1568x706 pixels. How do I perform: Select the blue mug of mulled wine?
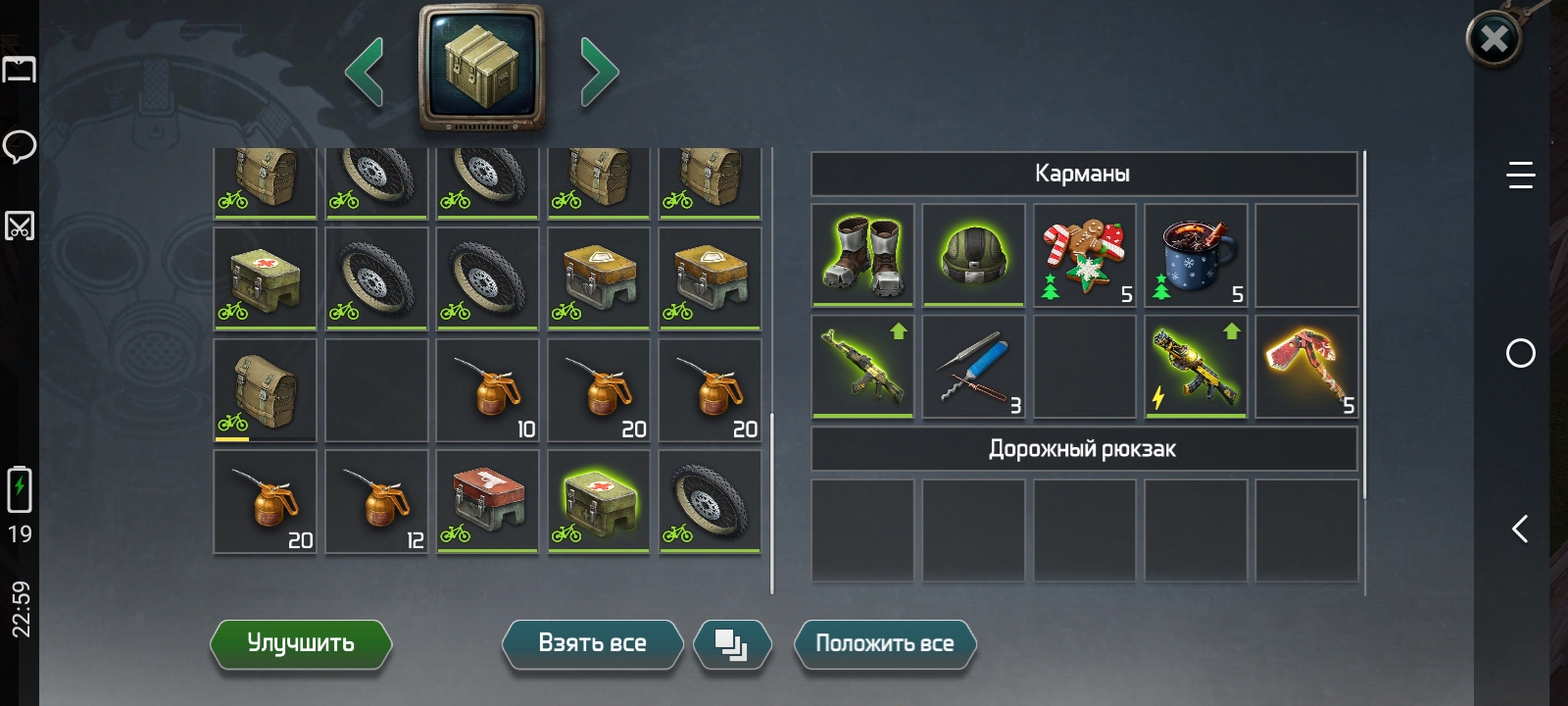click(x=1196, y=255)
